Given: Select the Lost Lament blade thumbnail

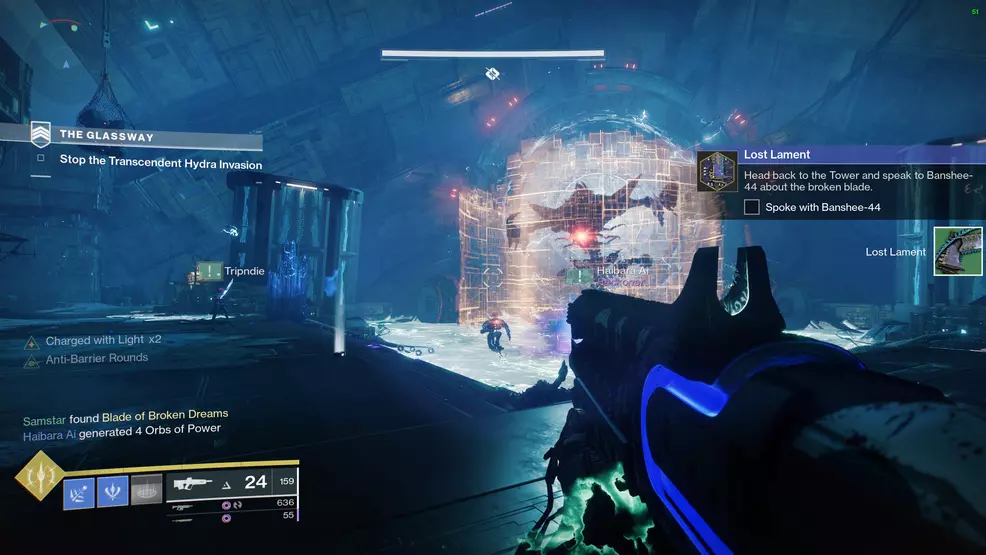Looking at the screenshot, I should pyautogui.click(x=957, y=252).
